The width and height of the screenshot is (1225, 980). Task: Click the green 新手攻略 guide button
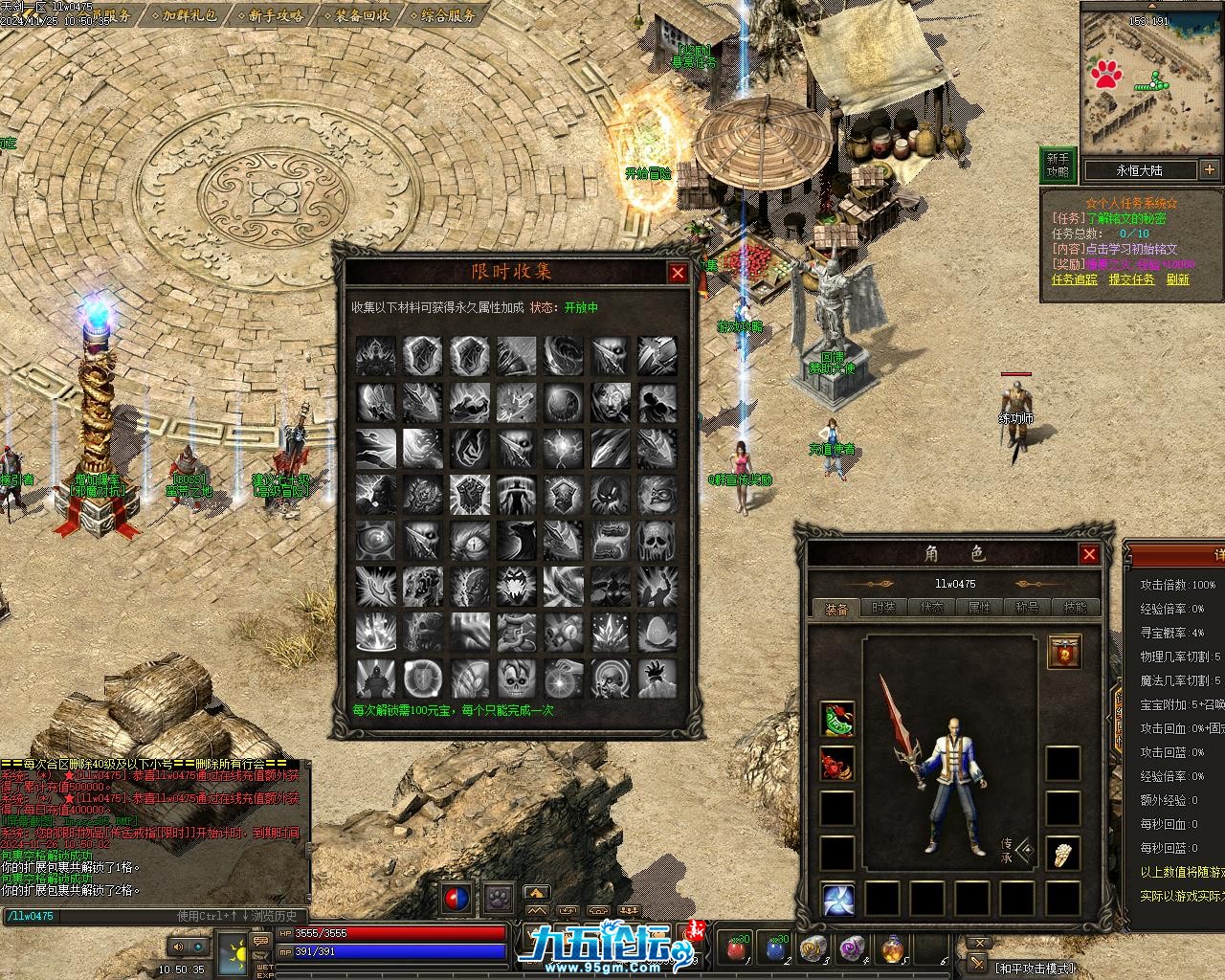[x=1058, y=166]
